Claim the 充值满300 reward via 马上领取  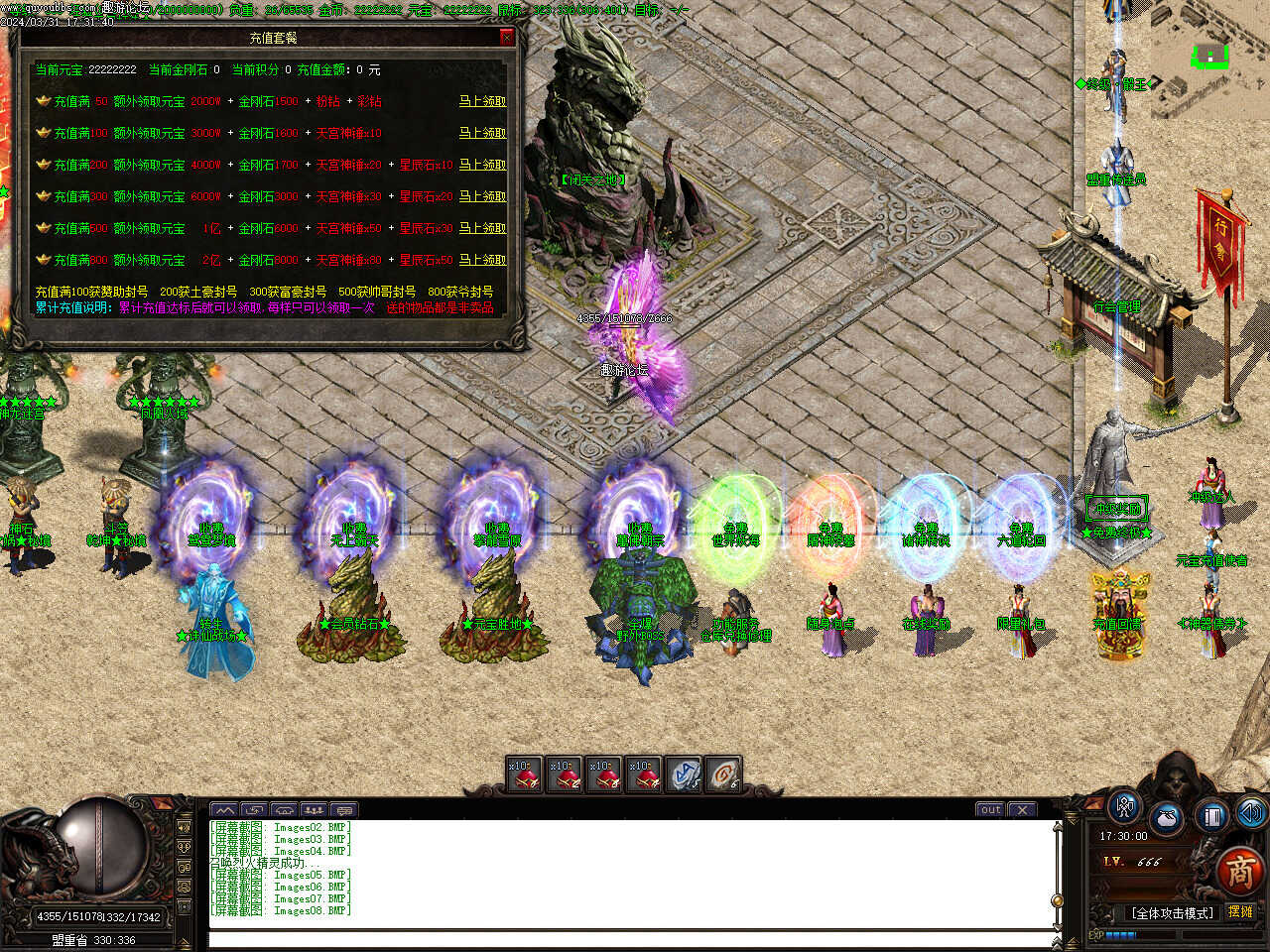pyautogui.click(x=482, y=196)
